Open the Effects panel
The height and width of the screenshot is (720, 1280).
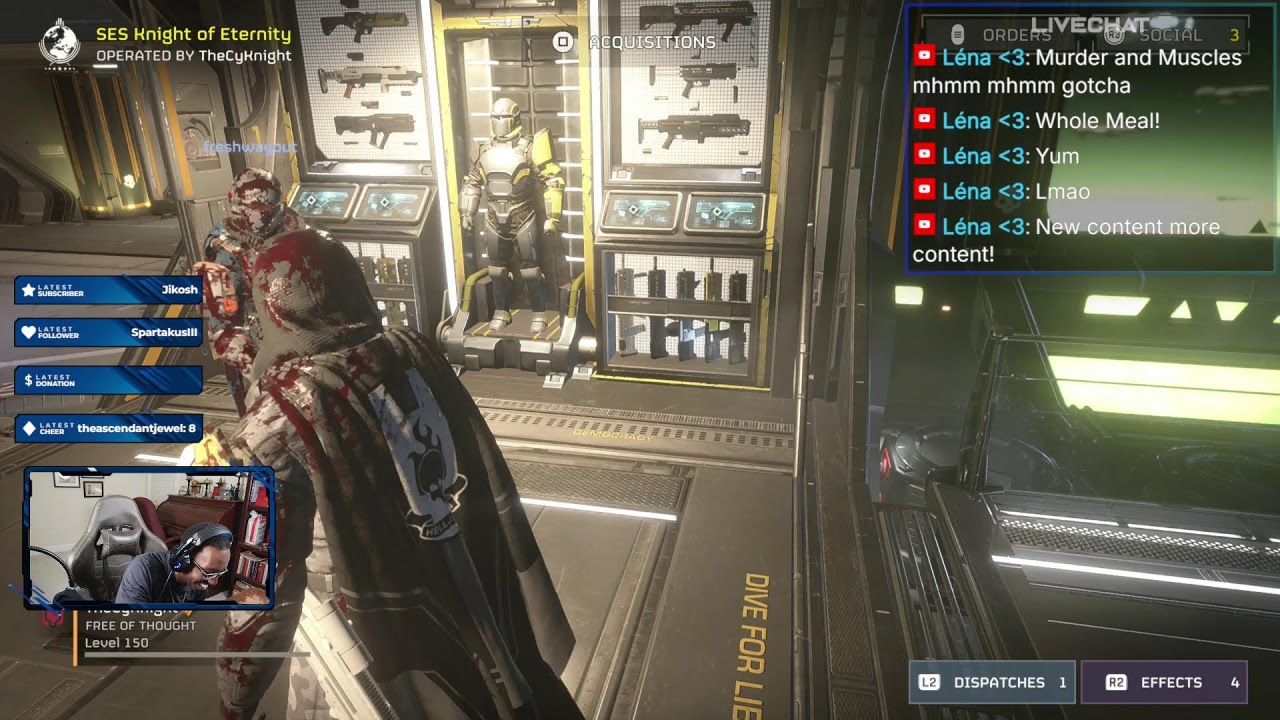click(x=1163, y=682)
